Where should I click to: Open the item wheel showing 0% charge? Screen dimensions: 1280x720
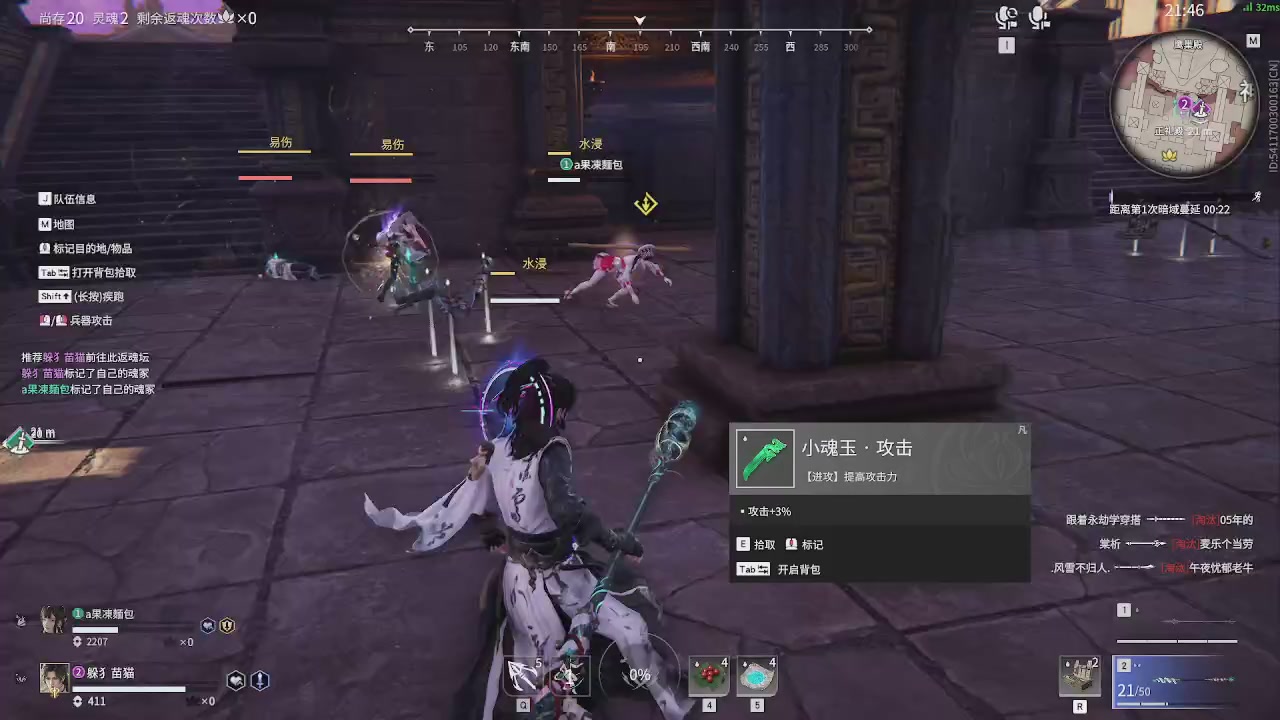point(639,675)
